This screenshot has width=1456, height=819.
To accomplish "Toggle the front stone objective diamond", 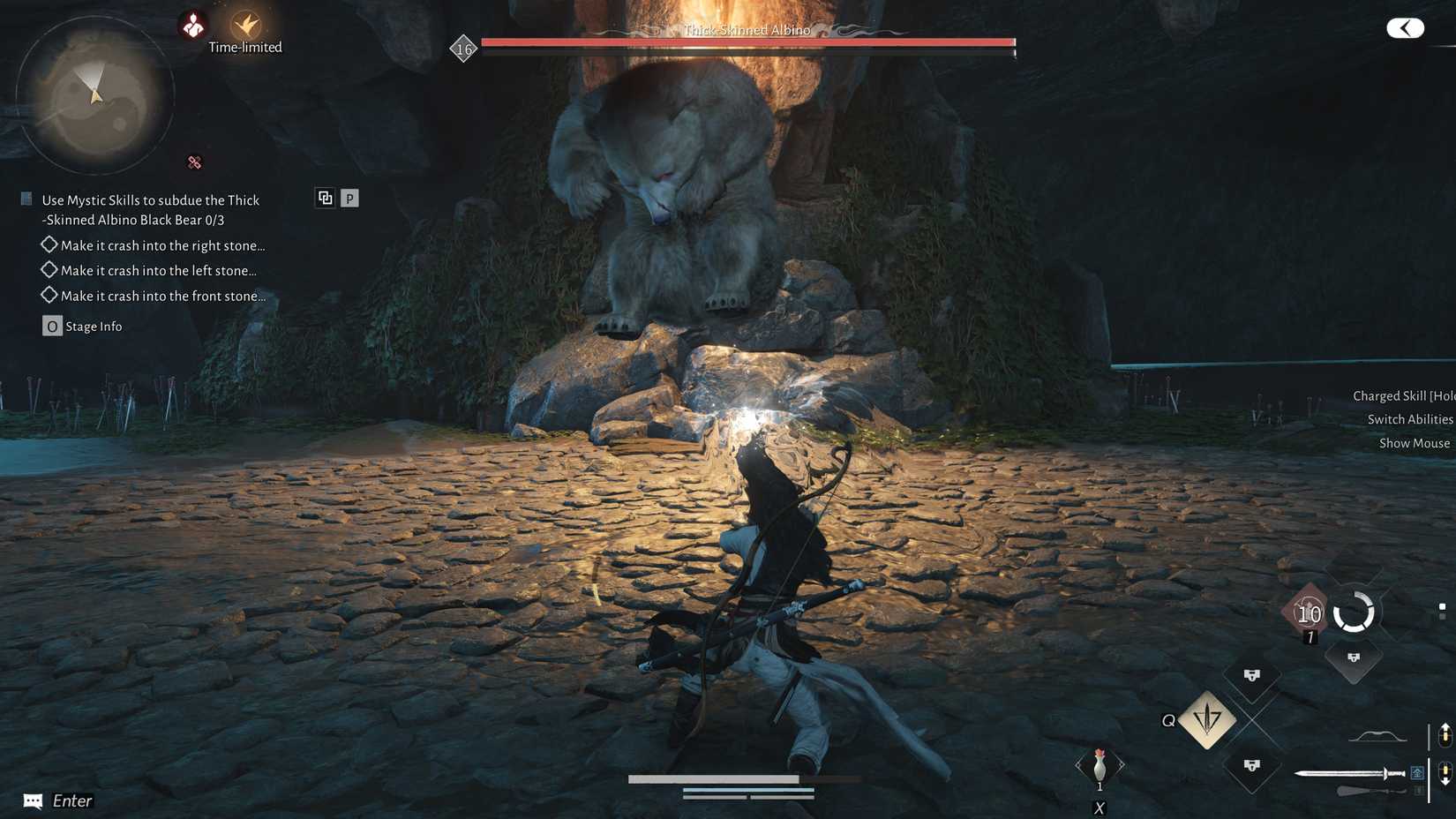I will [49, 295].
